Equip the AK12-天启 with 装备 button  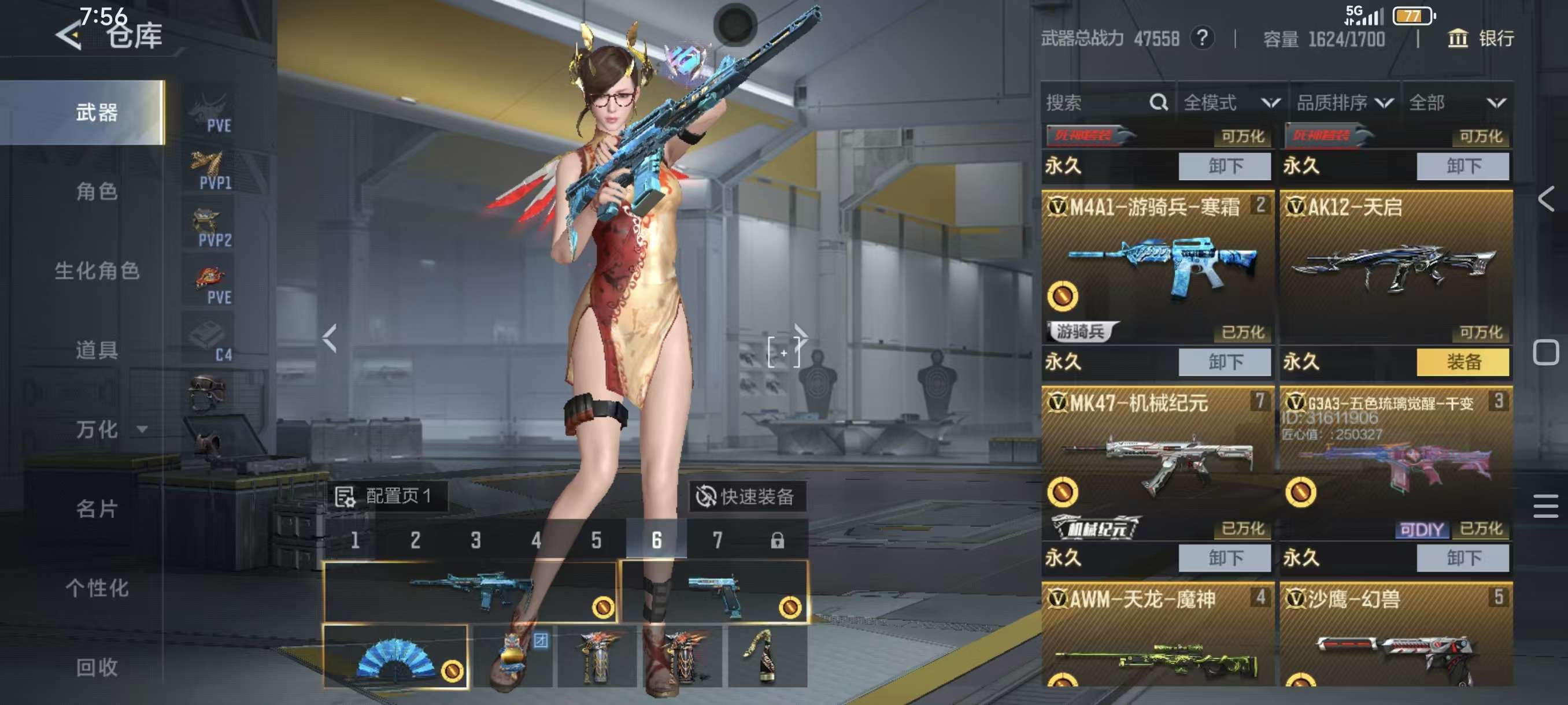point(1463,362)
